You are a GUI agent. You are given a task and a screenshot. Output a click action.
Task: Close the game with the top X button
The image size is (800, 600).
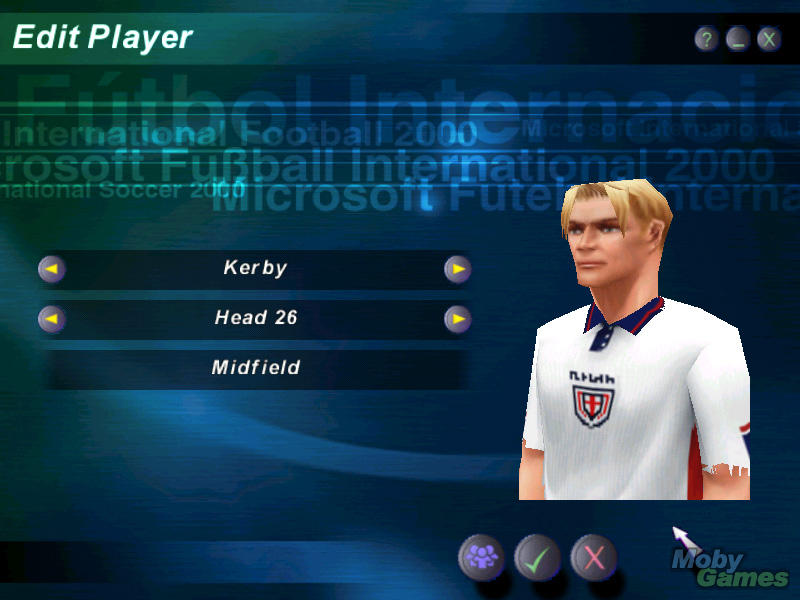tap(769, 40)
